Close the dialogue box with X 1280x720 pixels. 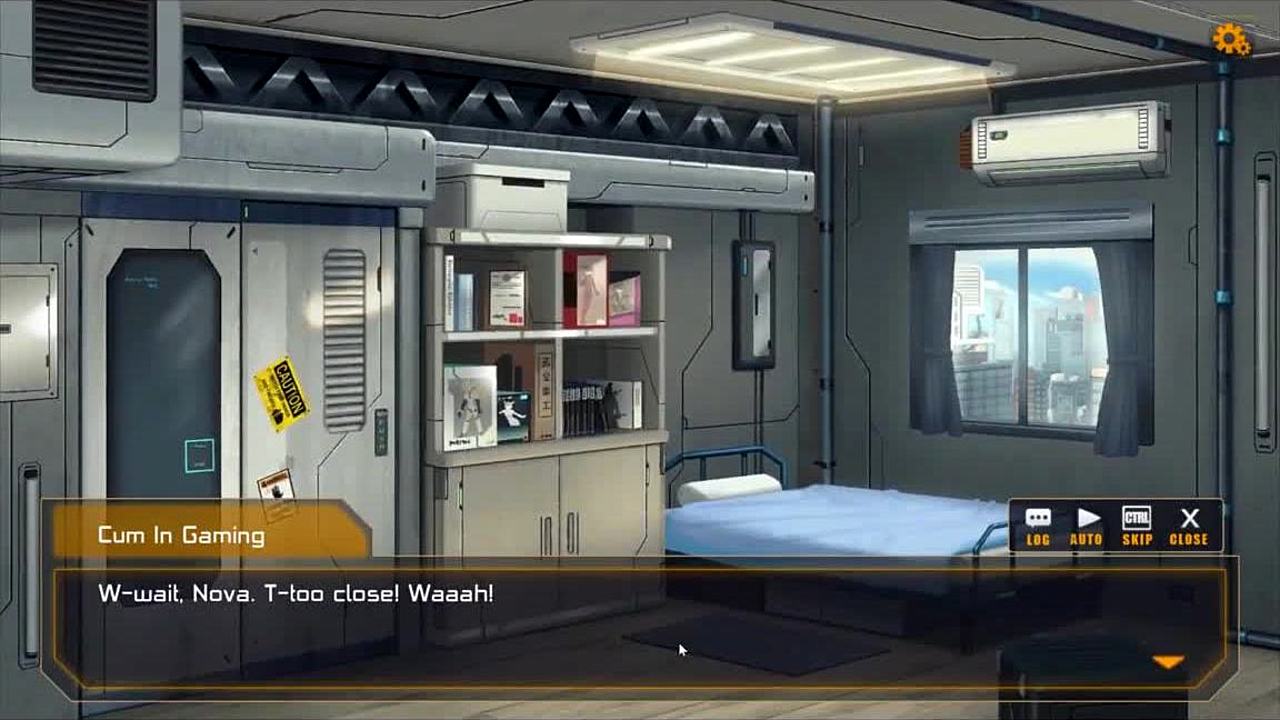[1188, 526]
